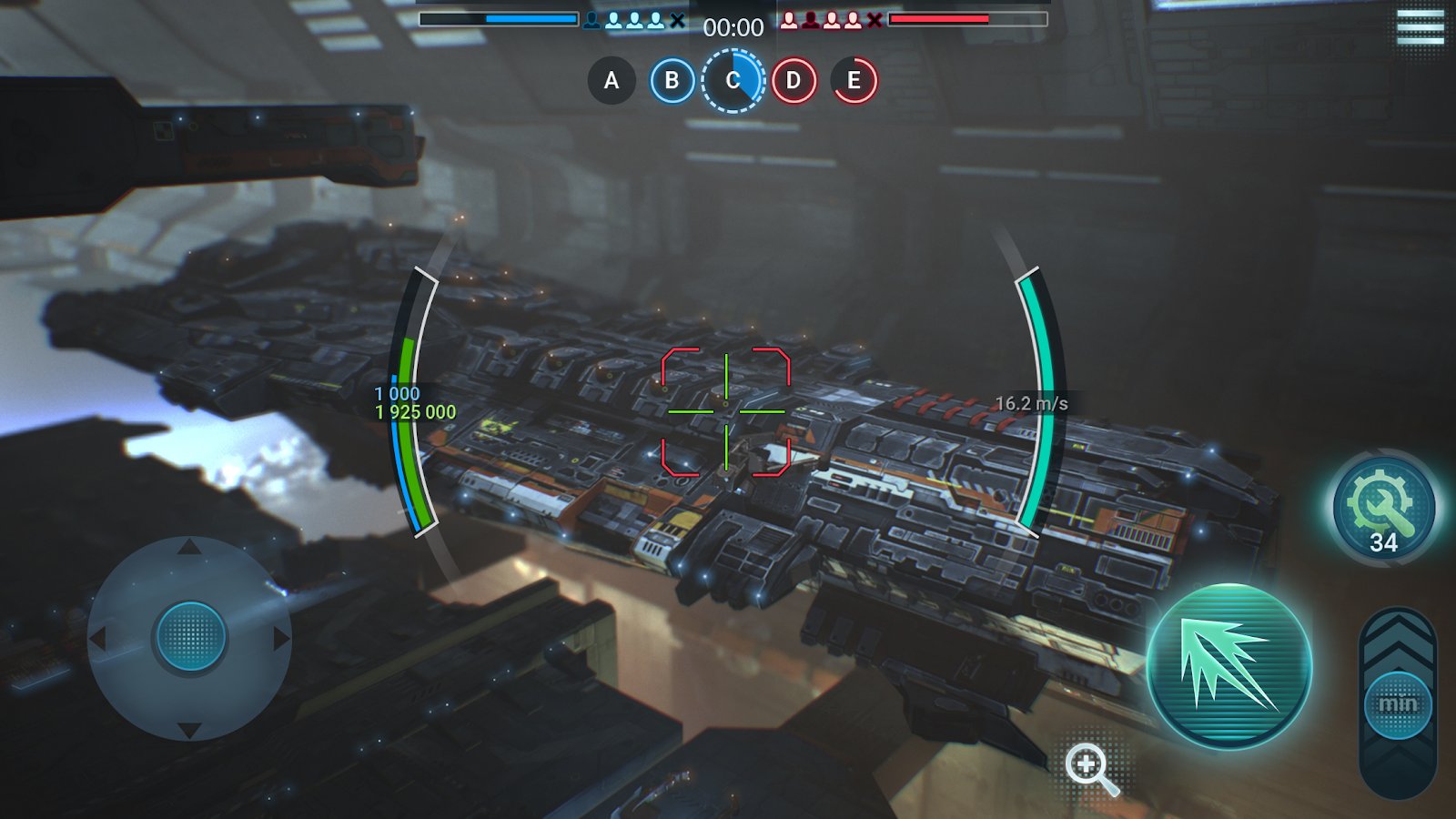Steer left with the joystick arrow
Screen dimensions: 1456x819
[x=98, y=638]
